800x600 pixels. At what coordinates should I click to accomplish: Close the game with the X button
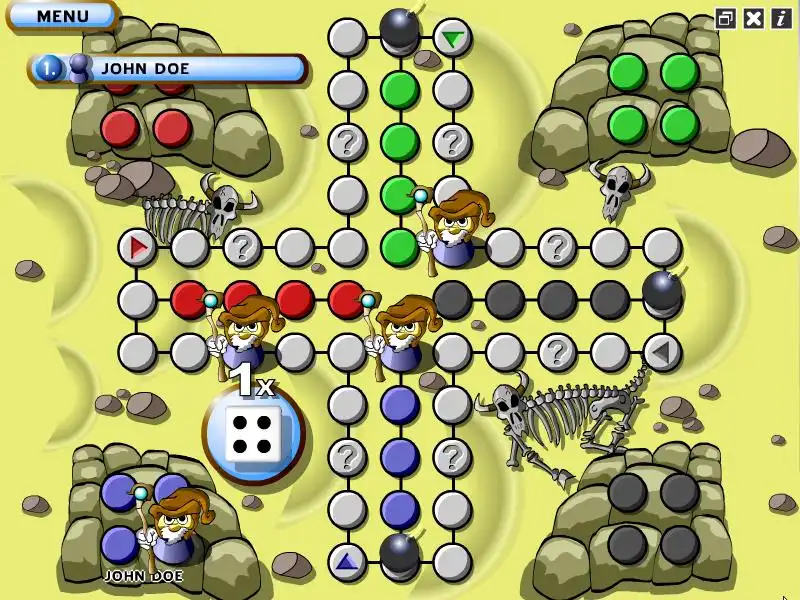coord(754,18)
